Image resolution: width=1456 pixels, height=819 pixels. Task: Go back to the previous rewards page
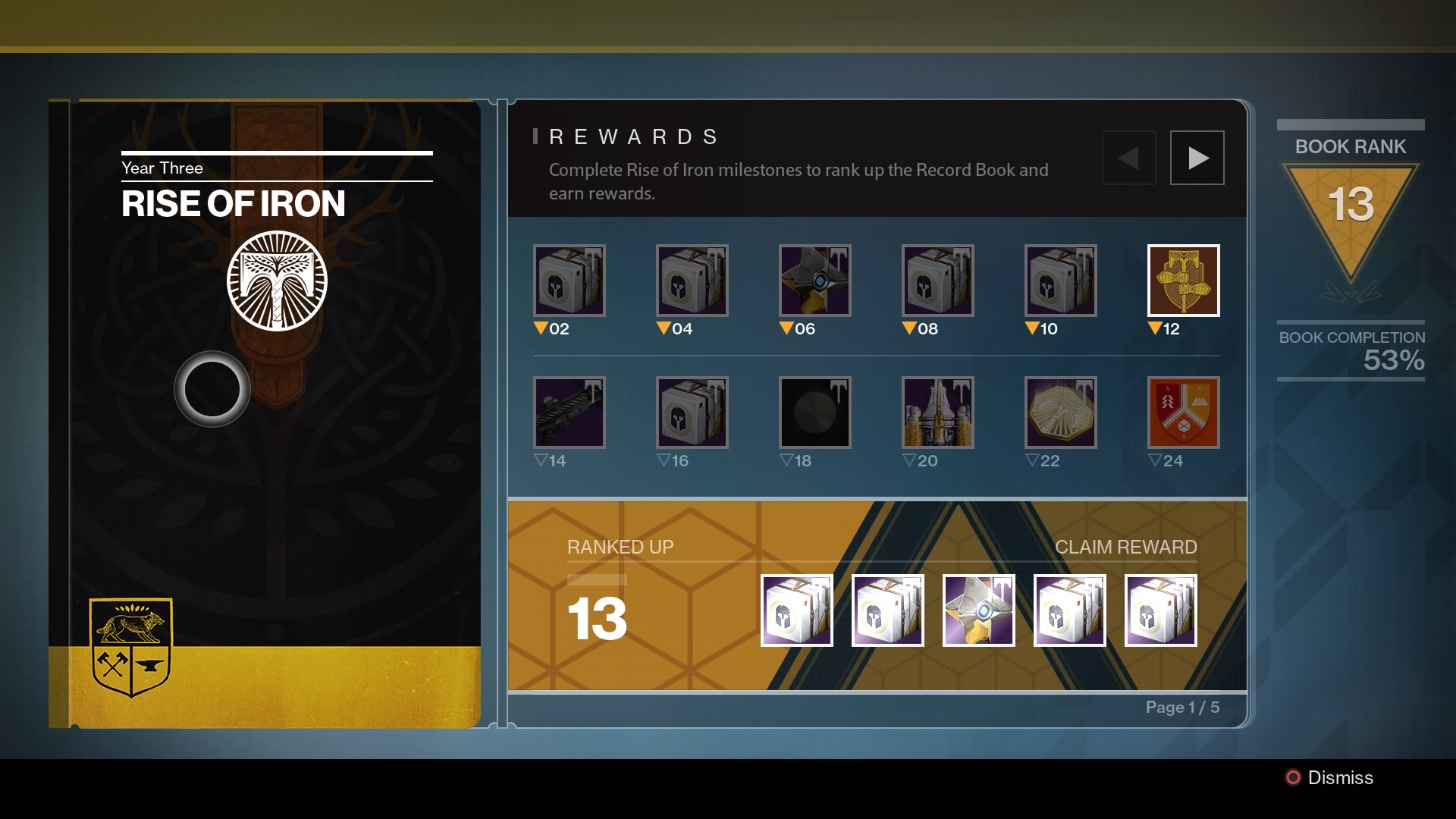click(x=1129, y=157)
